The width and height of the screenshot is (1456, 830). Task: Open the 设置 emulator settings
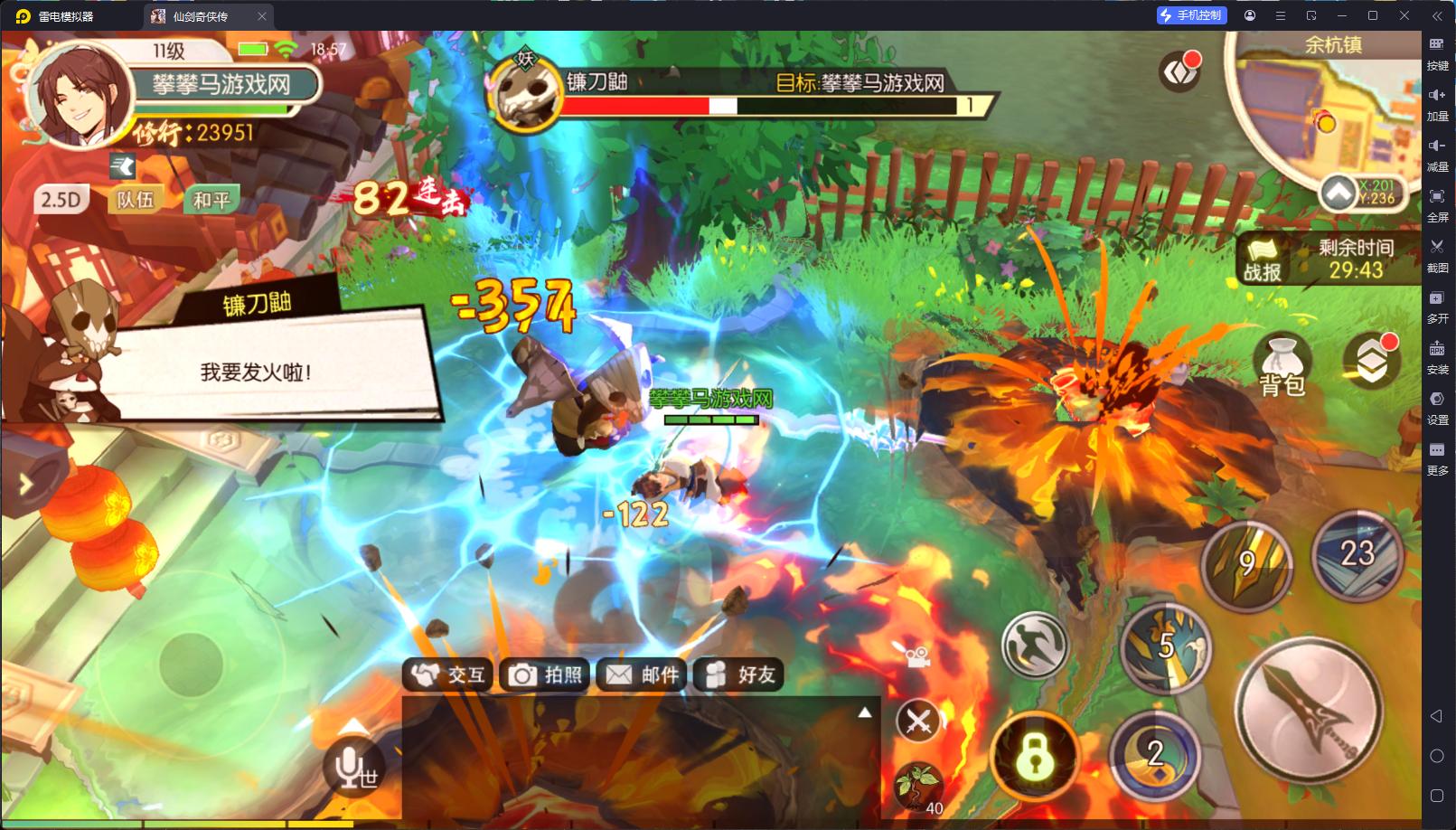tap(1437, 405)
